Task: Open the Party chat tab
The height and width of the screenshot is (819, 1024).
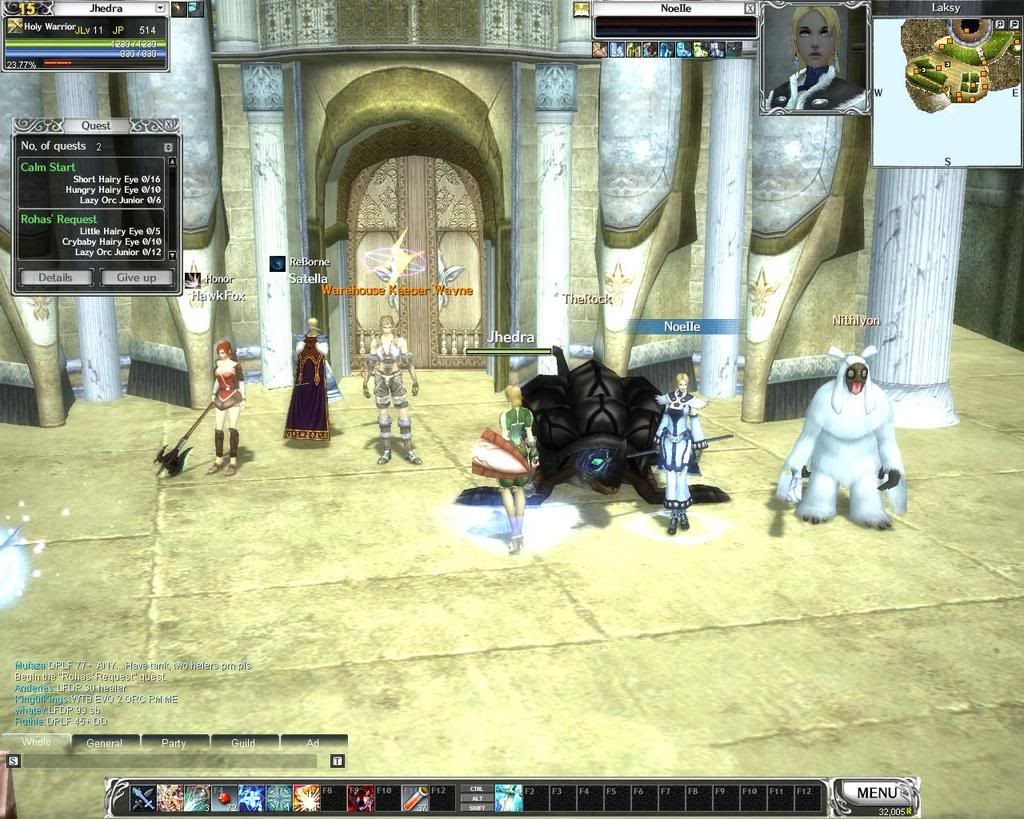Action: (174, 743)
